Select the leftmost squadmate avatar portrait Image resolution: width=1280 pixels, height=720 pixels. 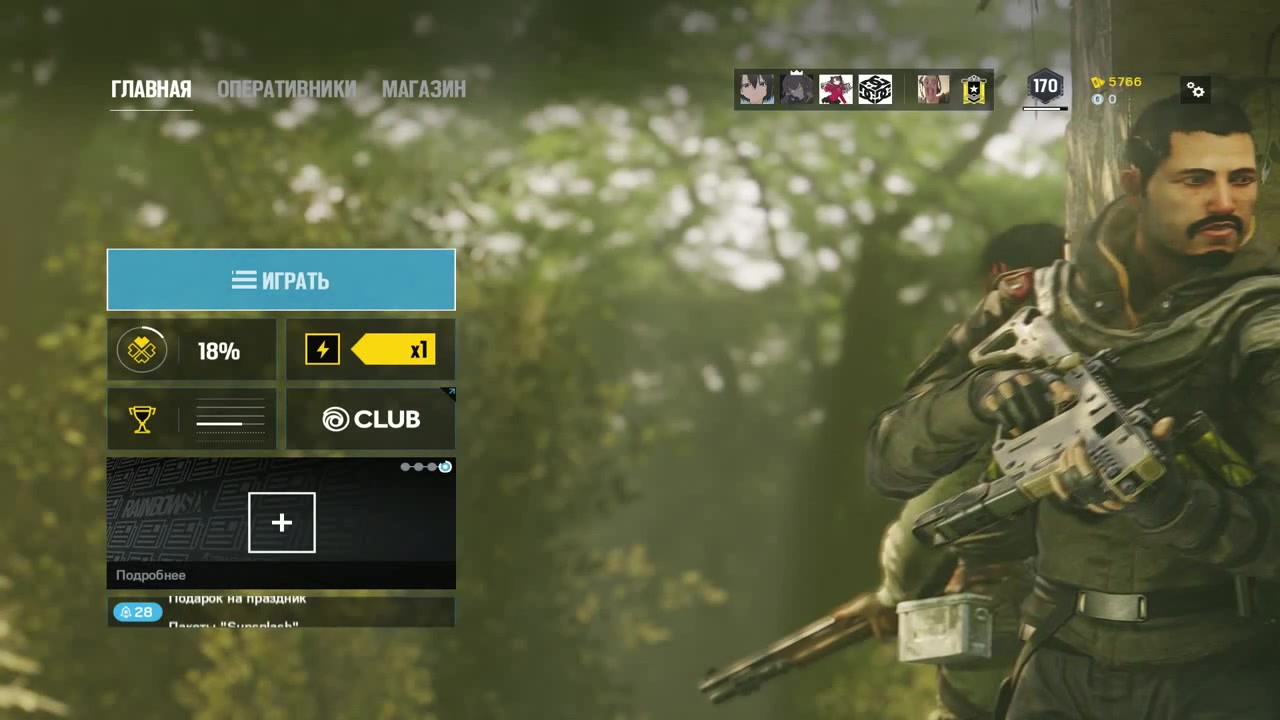(756, 89)
